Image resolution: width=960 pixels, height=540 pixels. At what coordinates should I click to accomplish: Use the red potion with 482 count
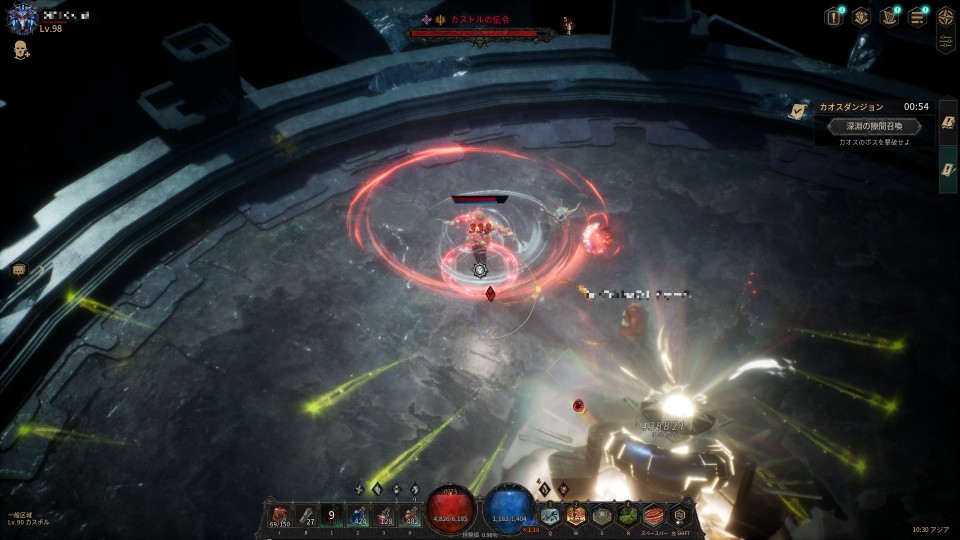(410, 515)
